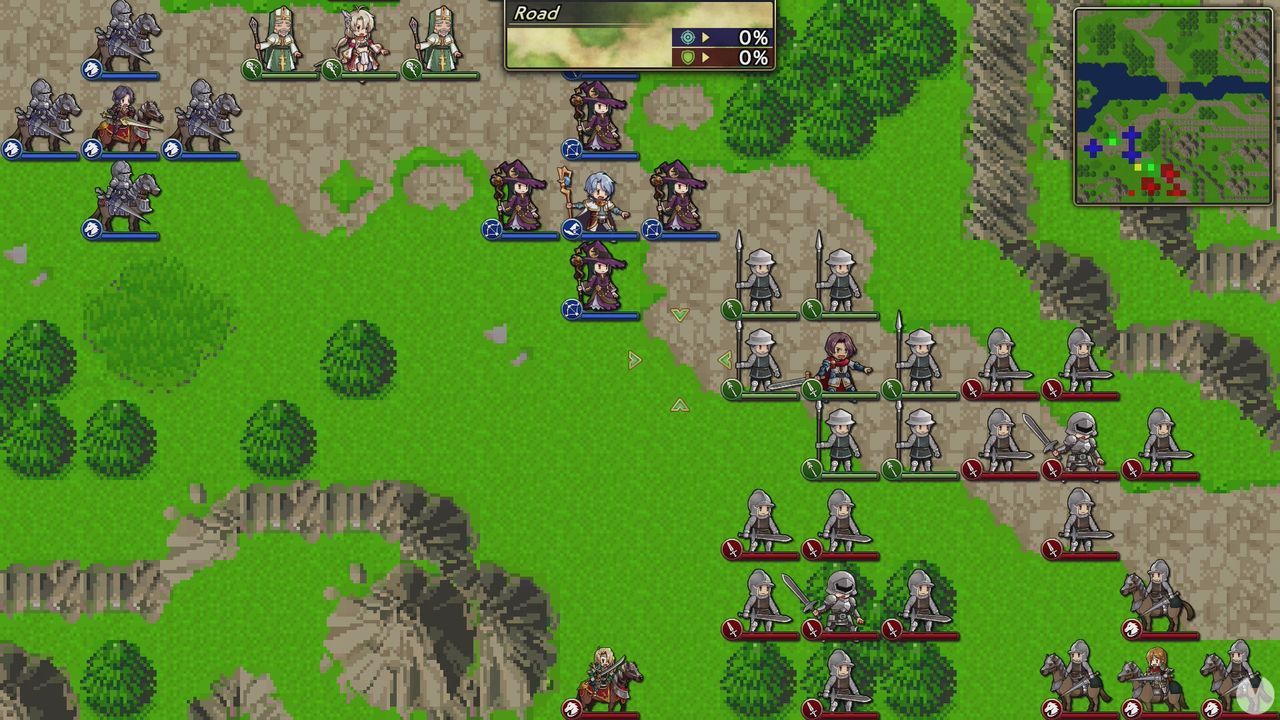Image resolution: width=1280 pixels, height=720 pixels.
Task: Click the yellow player marker on the minimap
Action: (x=1137, y=167)
